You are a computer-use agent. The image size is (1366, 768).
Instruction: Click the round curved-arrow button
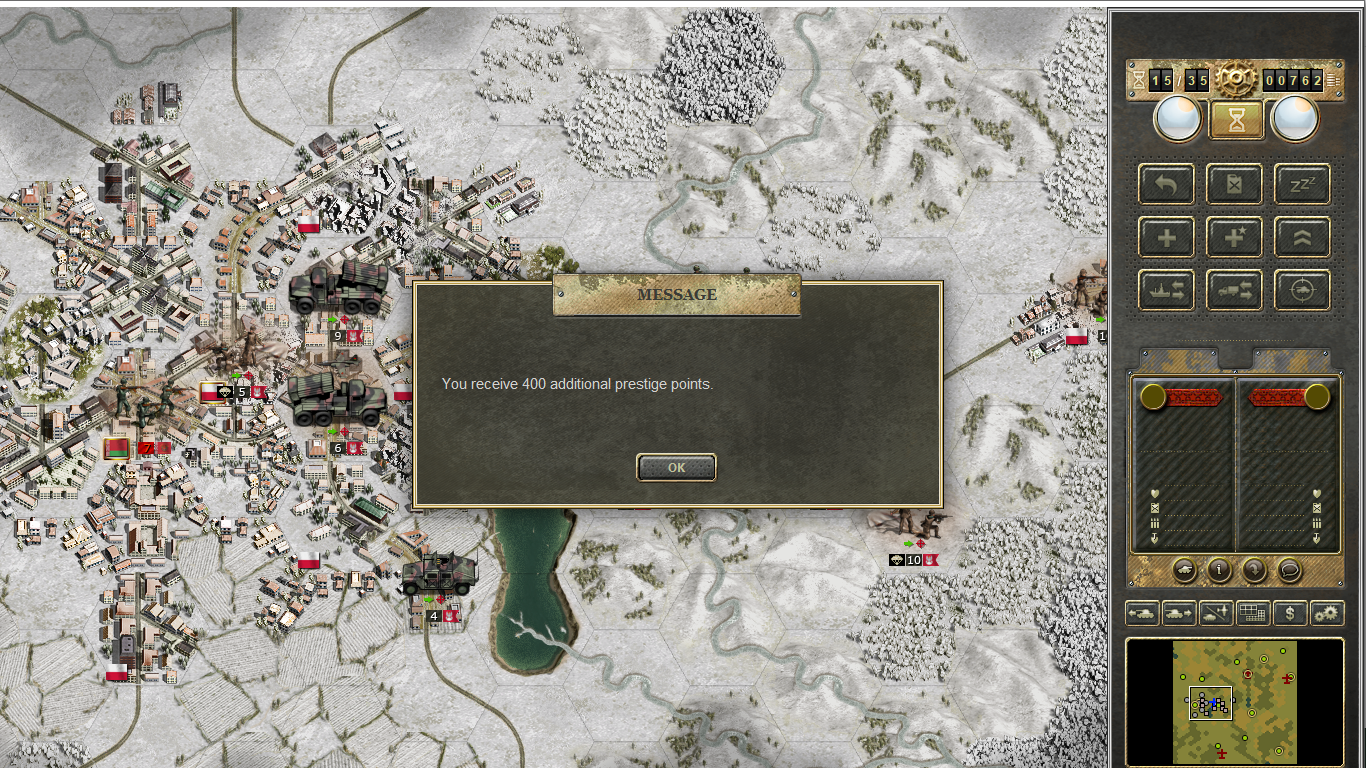point(1254,570)
